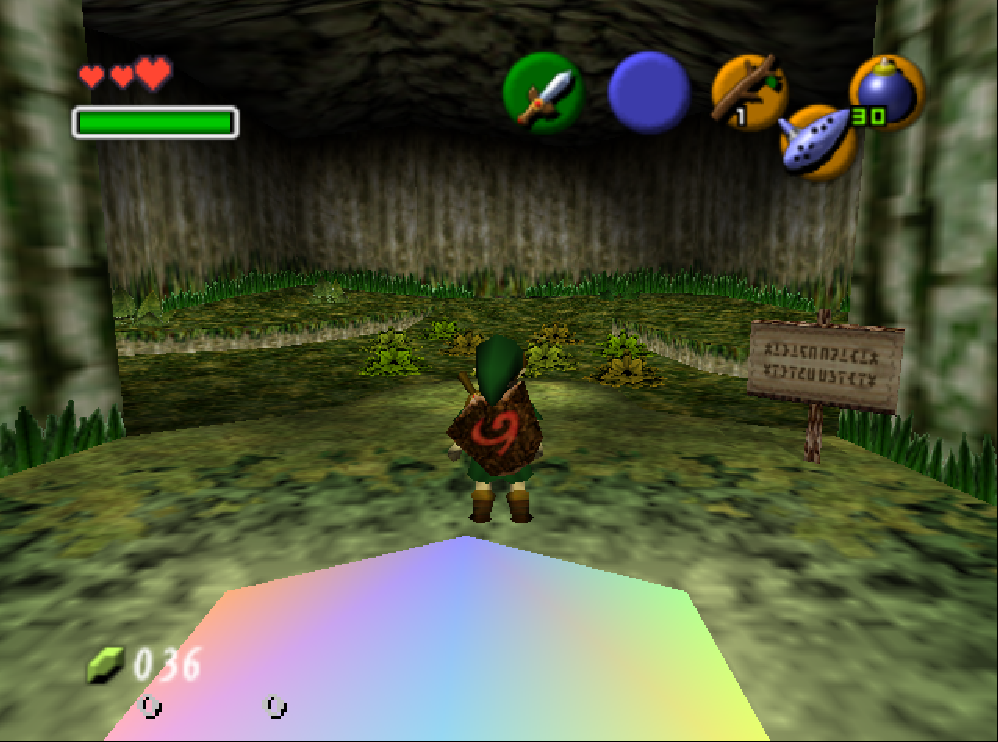998x742 pixels.
Task: Choose the Fairy Ocarina item
Action: tap(818, 143)
